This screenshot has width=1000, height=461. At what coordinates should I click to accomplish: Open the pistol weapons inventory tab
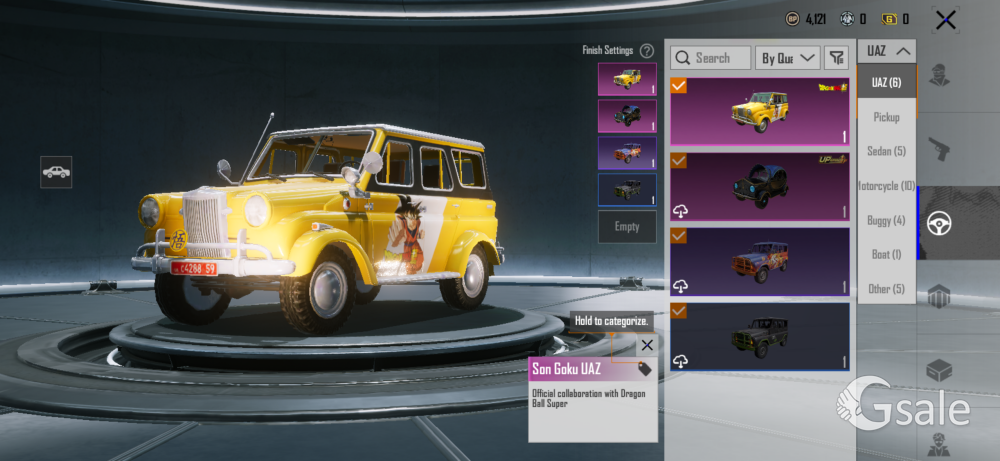(x=939, y=150)
